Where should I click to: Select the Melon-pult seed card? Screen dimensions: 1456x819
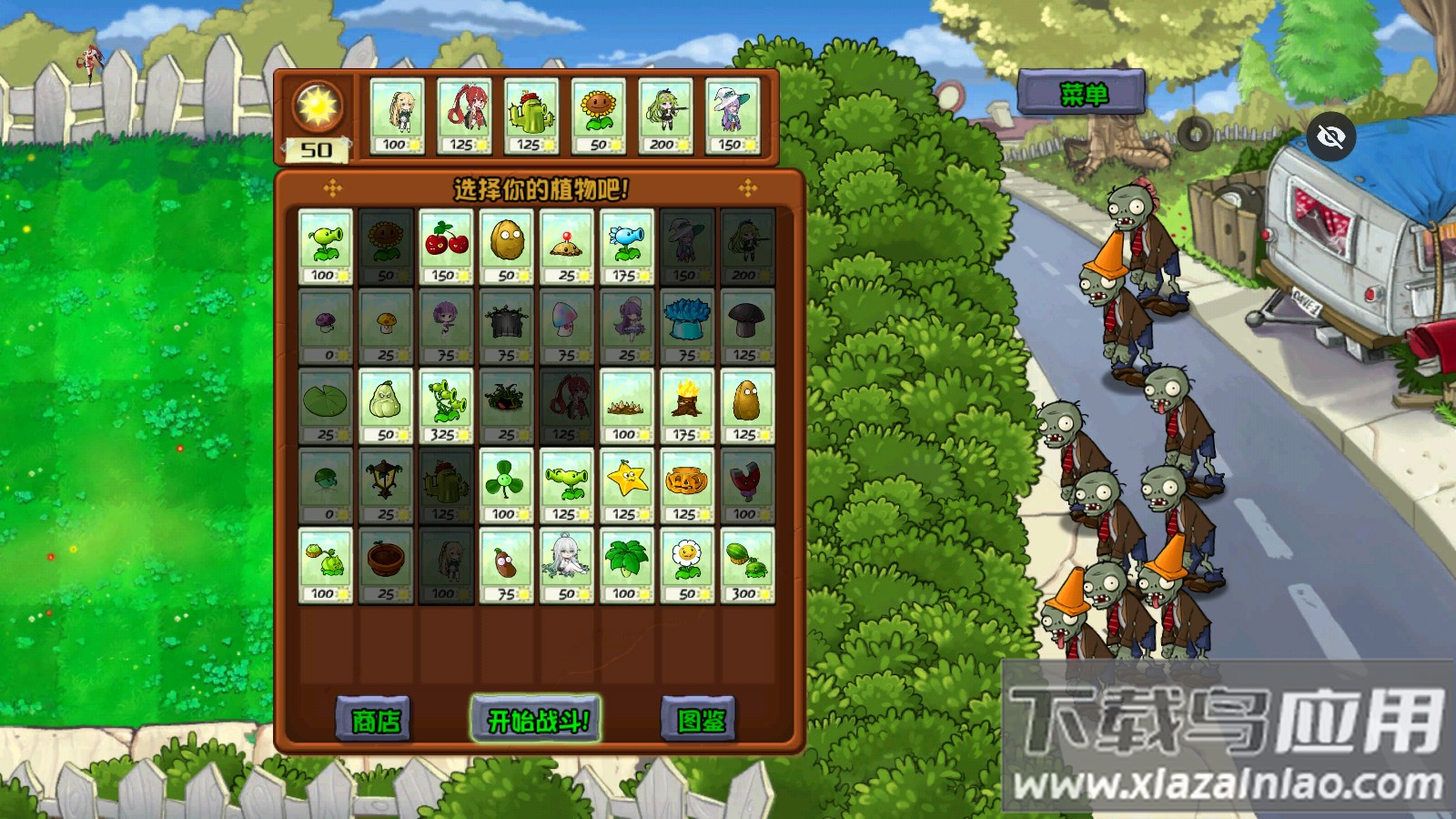pyautogui.click(x=747, y=565)
